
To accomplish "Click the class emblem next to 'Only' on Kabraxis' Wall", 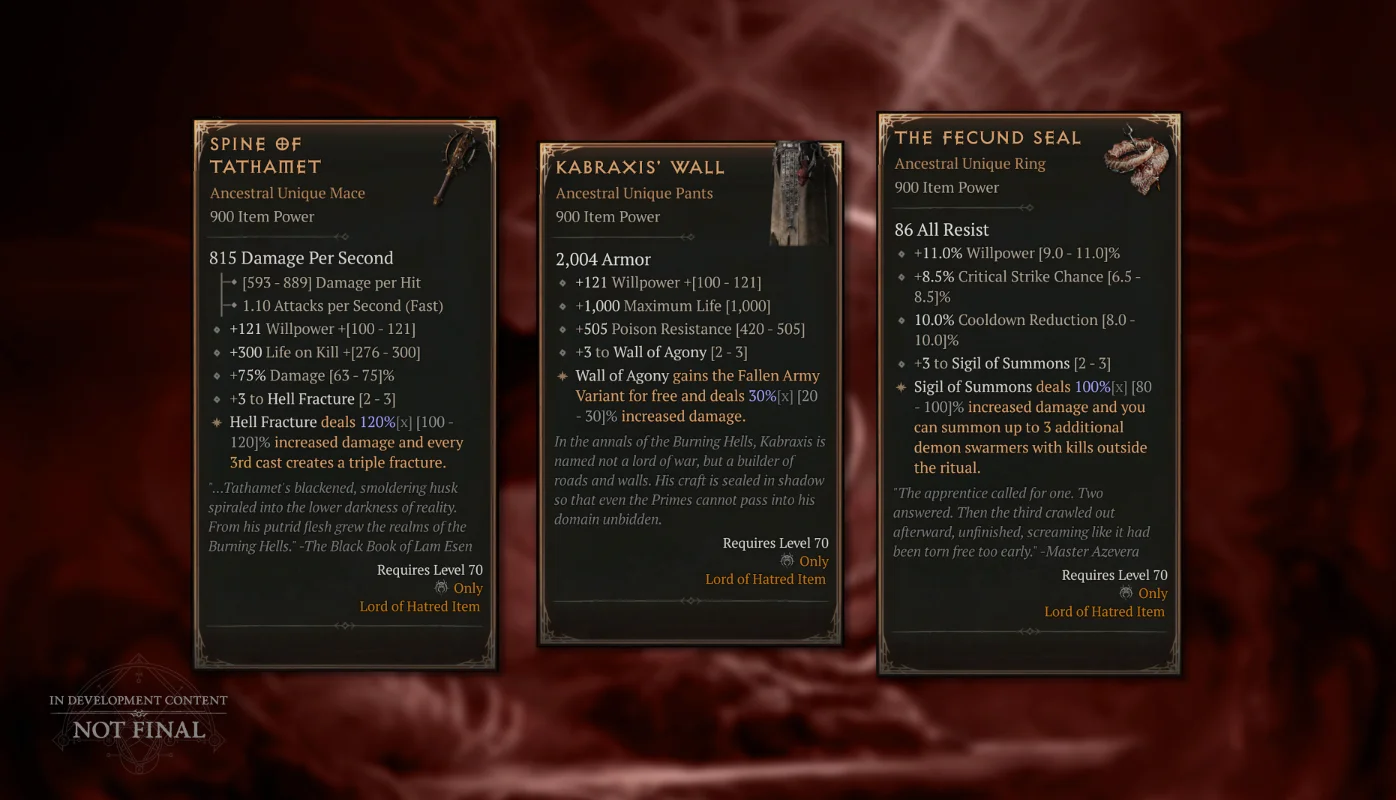I will (x=786, y=561).
